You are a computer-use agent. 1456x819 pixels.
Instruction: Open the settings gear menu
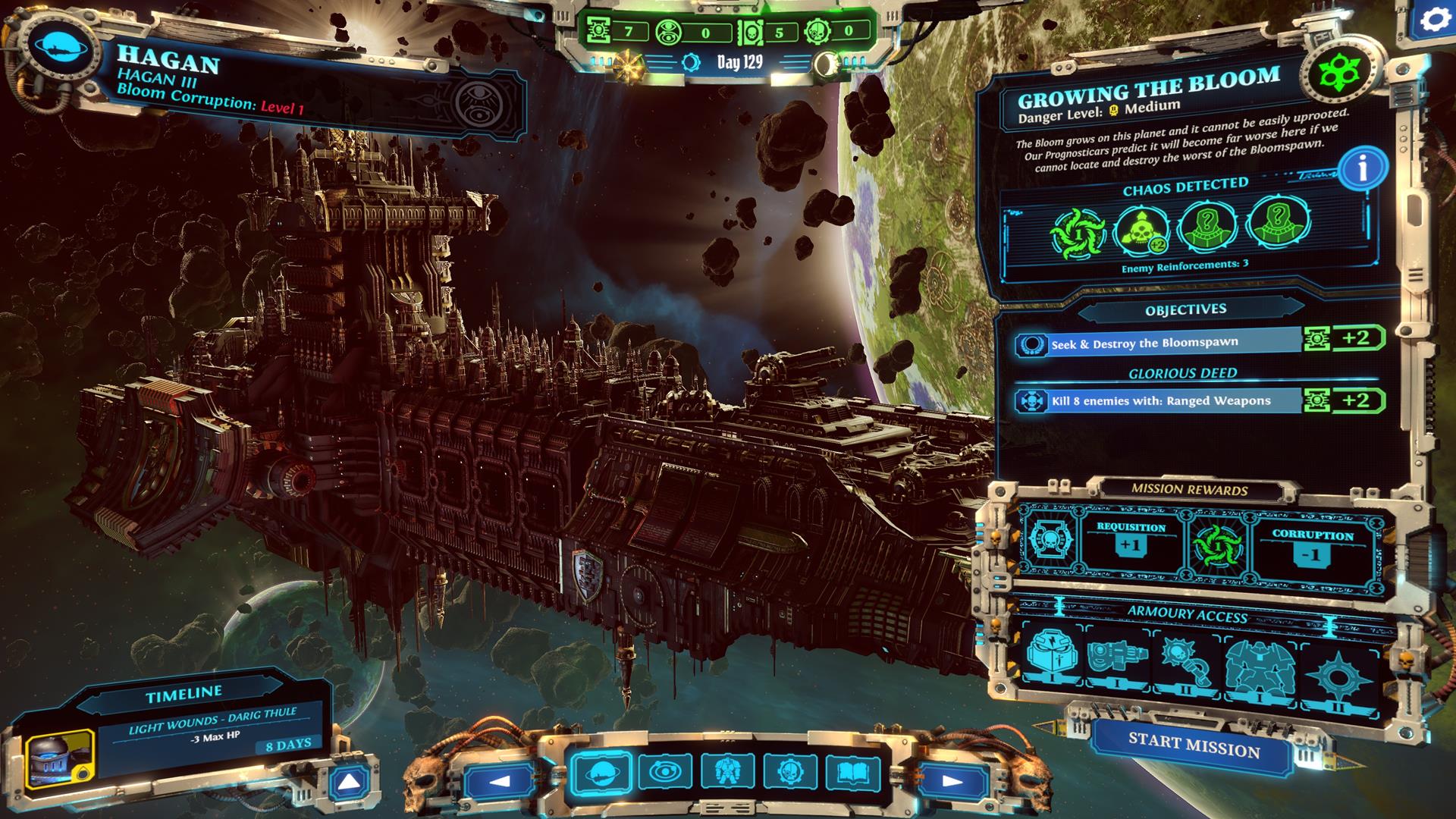[1433, 20]
